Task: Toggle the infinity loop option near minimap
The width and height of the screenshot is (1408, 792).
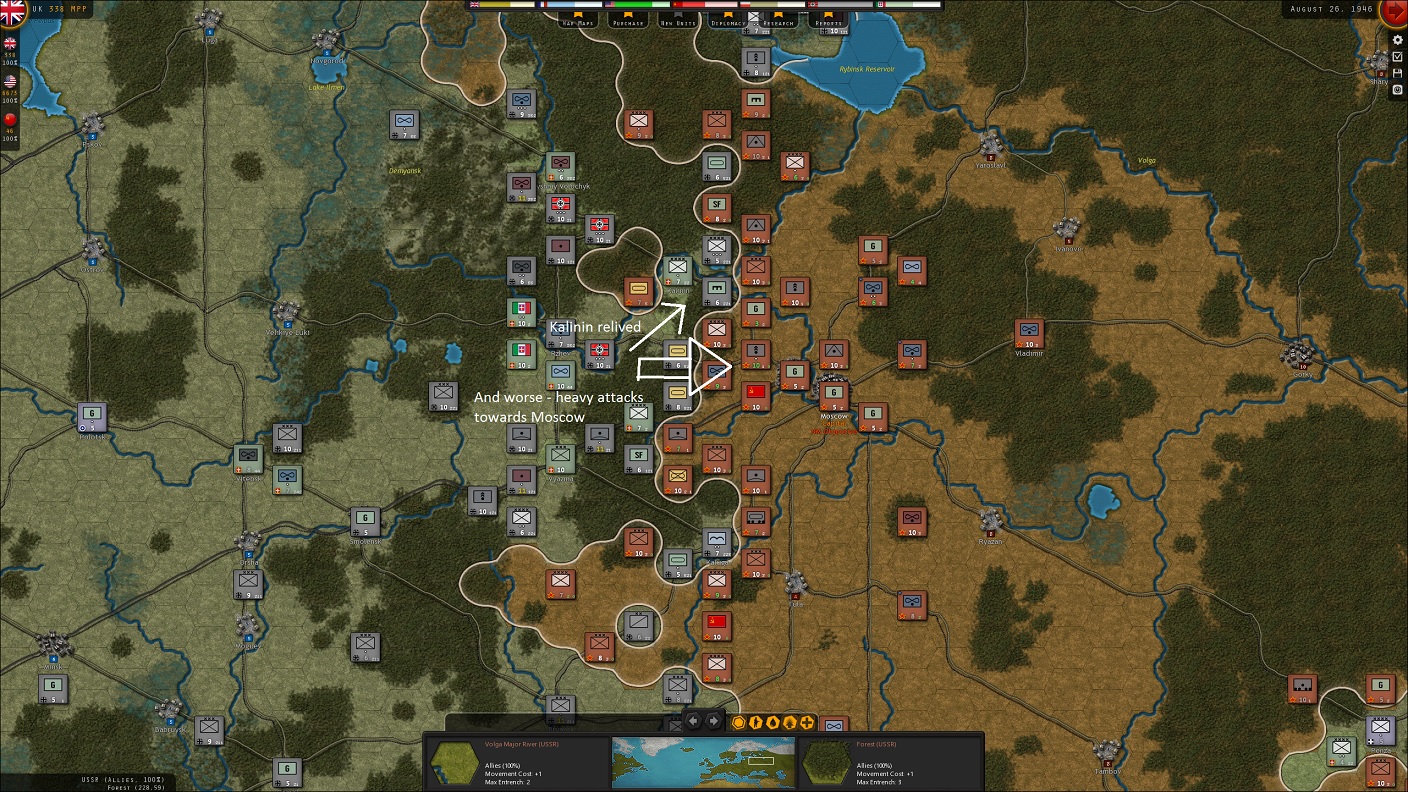Action: (836, 725)
